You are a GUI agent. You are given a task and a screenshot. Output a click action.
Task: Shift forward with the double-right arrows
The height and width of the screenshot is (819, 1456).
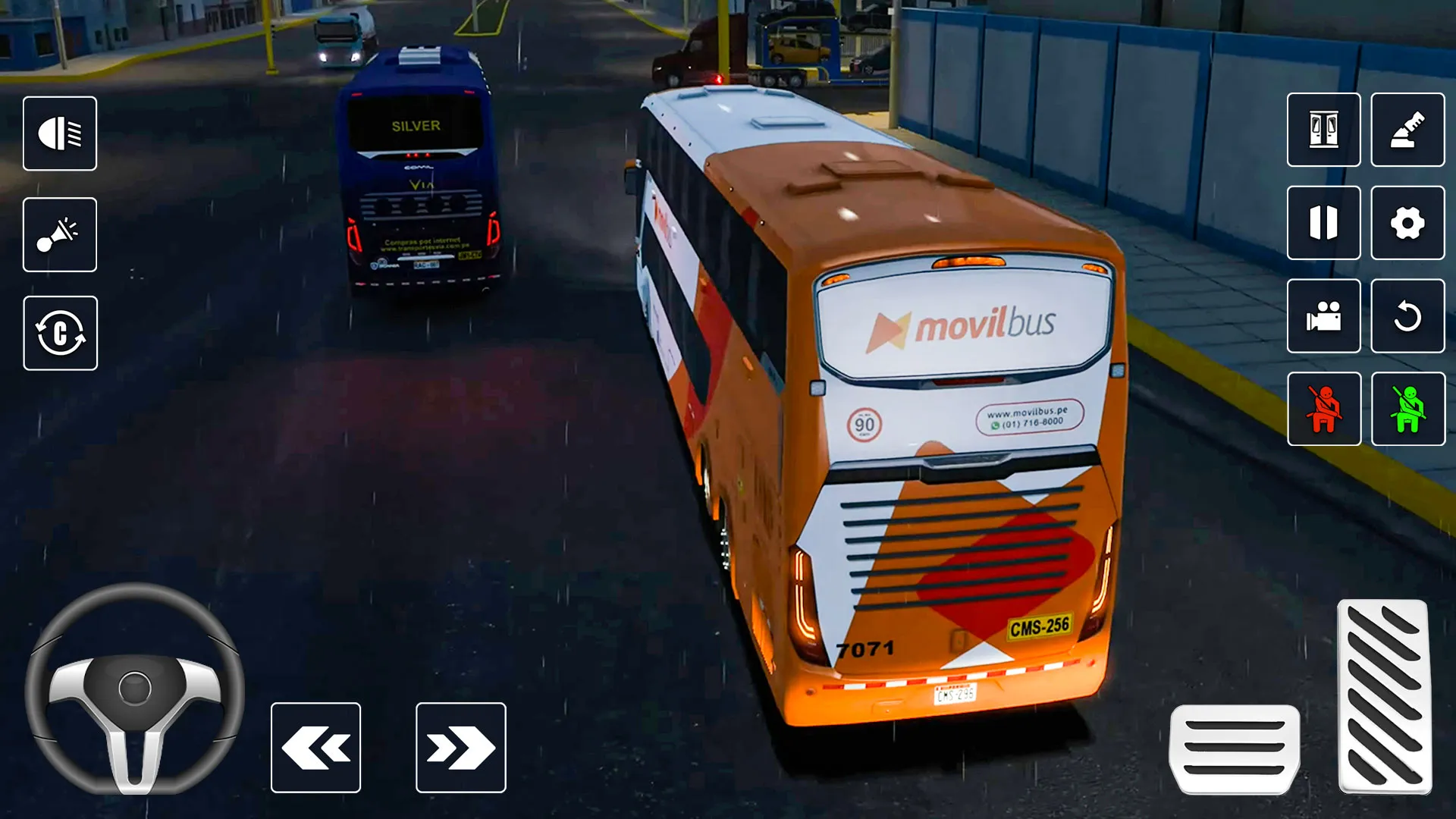click(460, 747)
